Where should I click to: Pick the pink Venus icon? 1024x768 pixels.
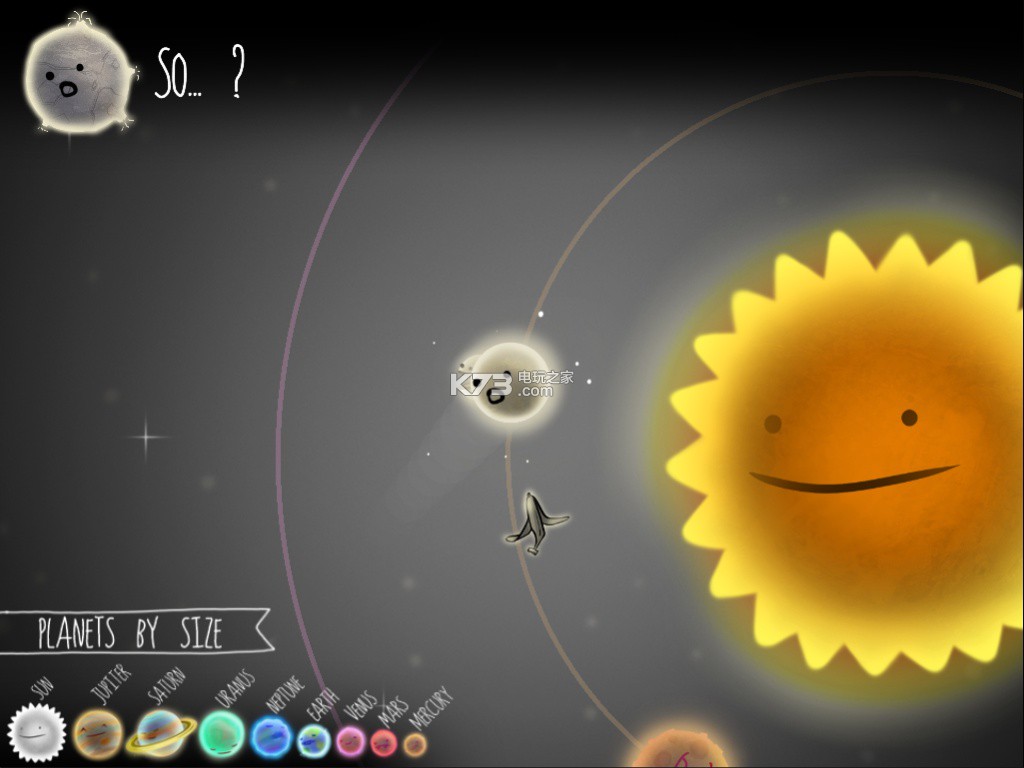point(350,741)
